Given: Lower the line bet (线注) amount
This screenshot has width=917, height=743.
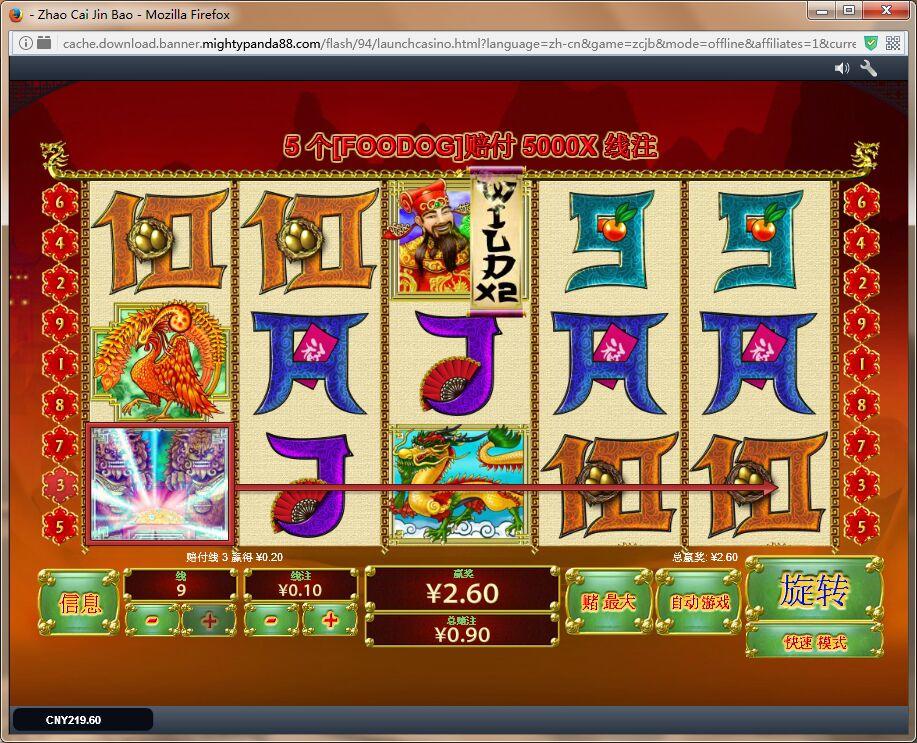Looking at the screenshot, I should coord(273,620).
